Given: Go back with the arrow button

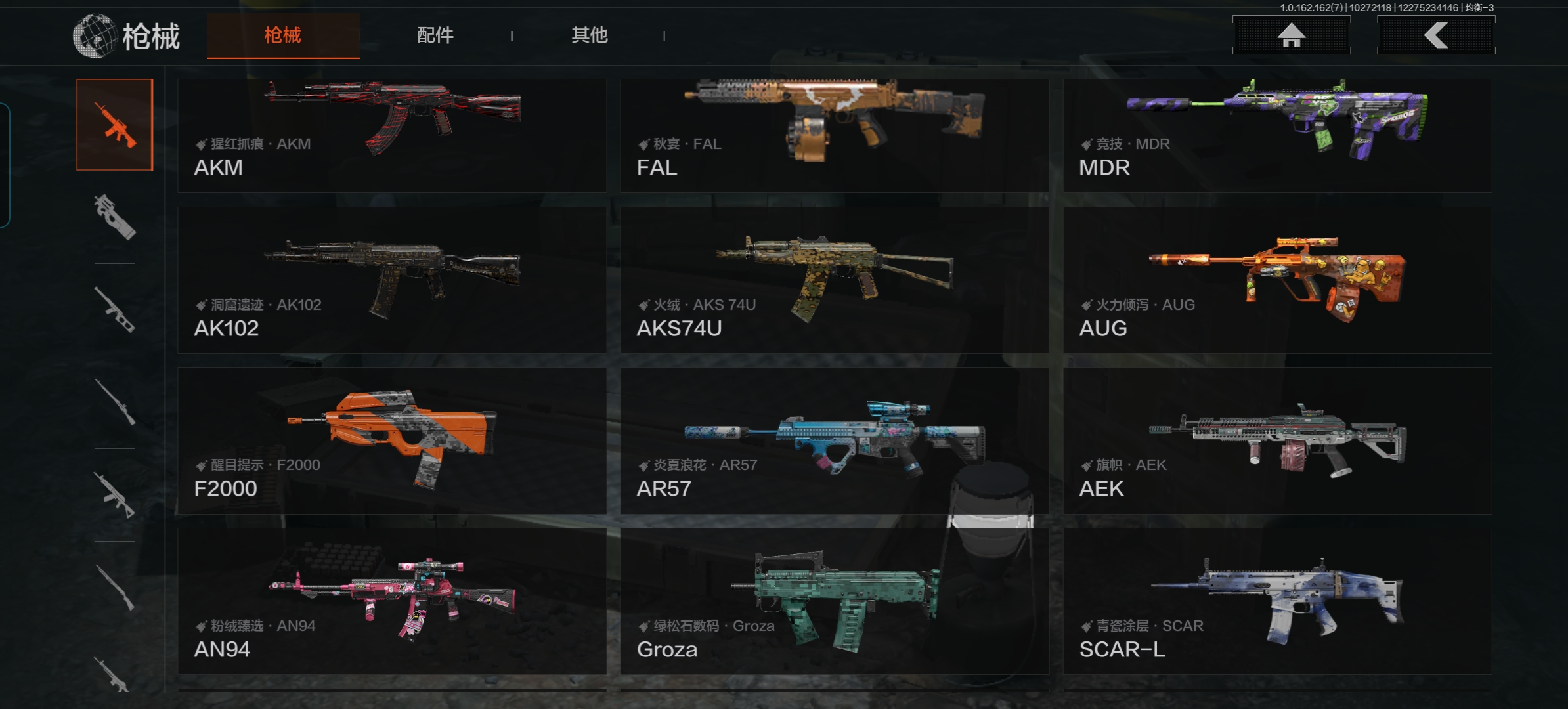Looking at the screenshot, I should [x=1435, y=35].
